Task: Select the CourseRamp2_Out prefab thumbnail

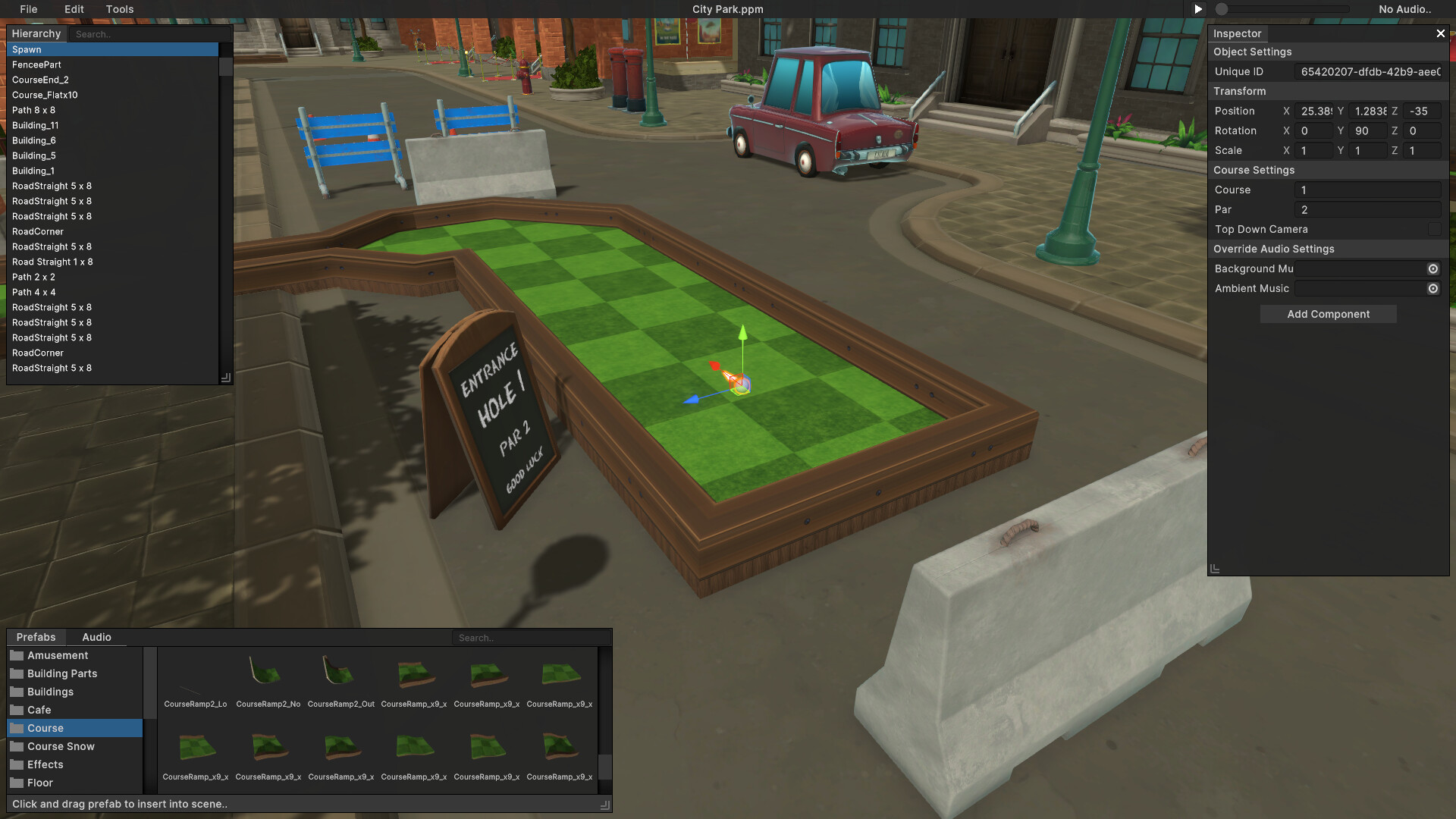Action: [x=340, y=671]
